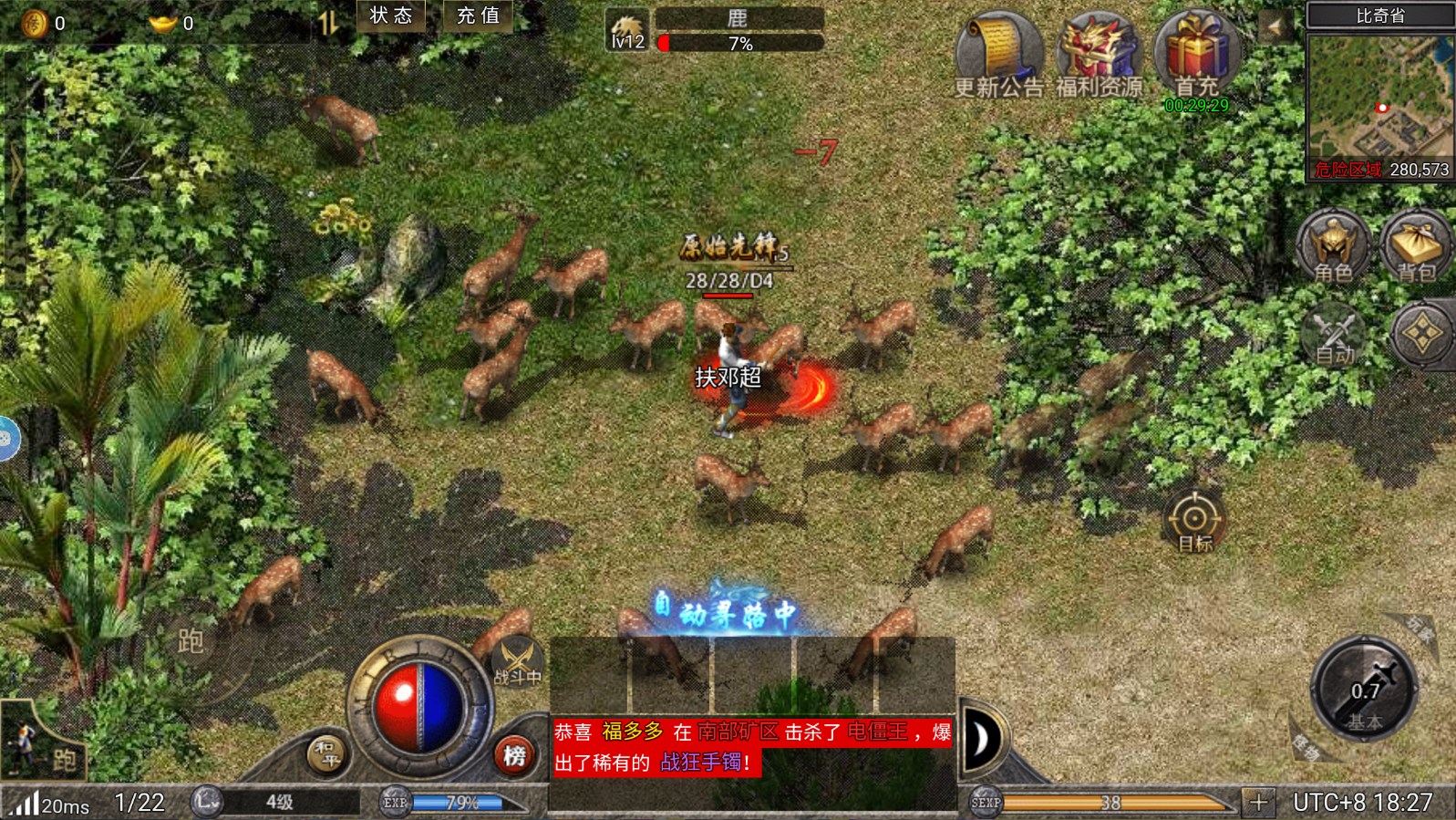Screen dimensions: 1456x820
Task: Toggle the 跑 run mode button
Action: tap(191, 641)
